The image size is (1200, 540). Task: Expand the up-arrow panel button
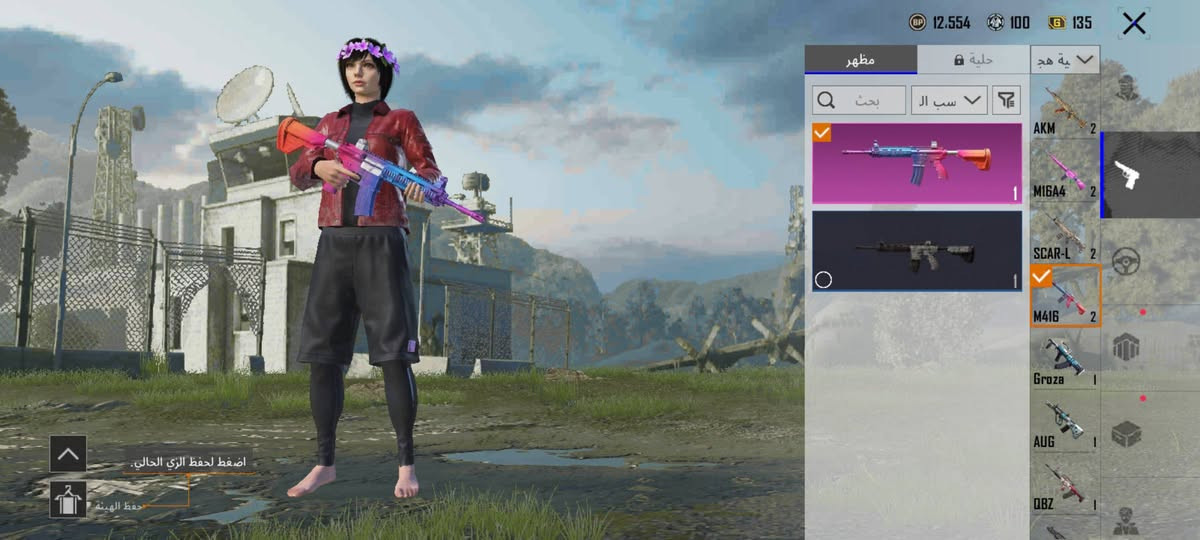click(68, 453)
